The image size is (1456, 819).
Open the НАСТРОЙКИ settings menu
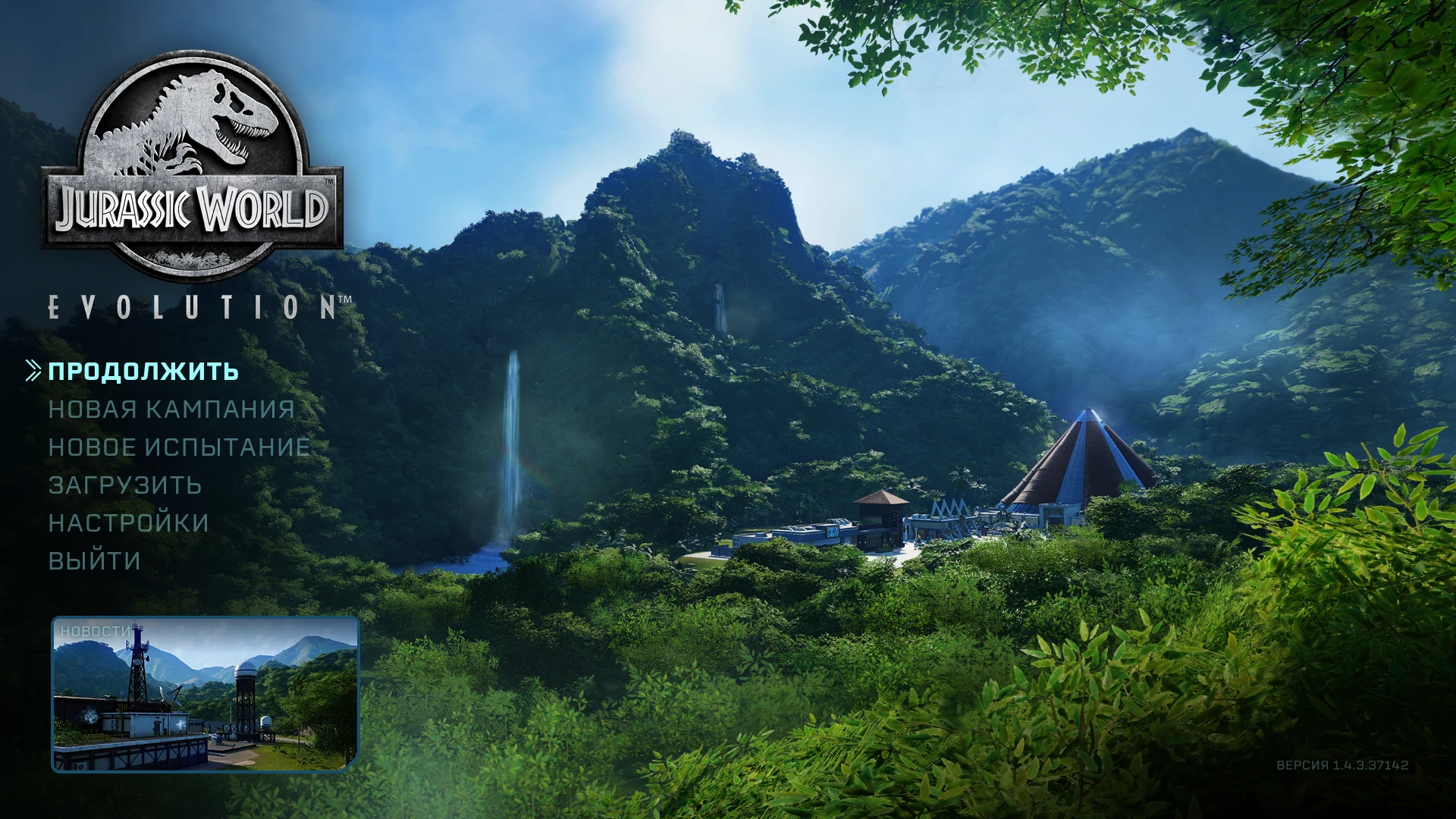(x=129, y=522)
